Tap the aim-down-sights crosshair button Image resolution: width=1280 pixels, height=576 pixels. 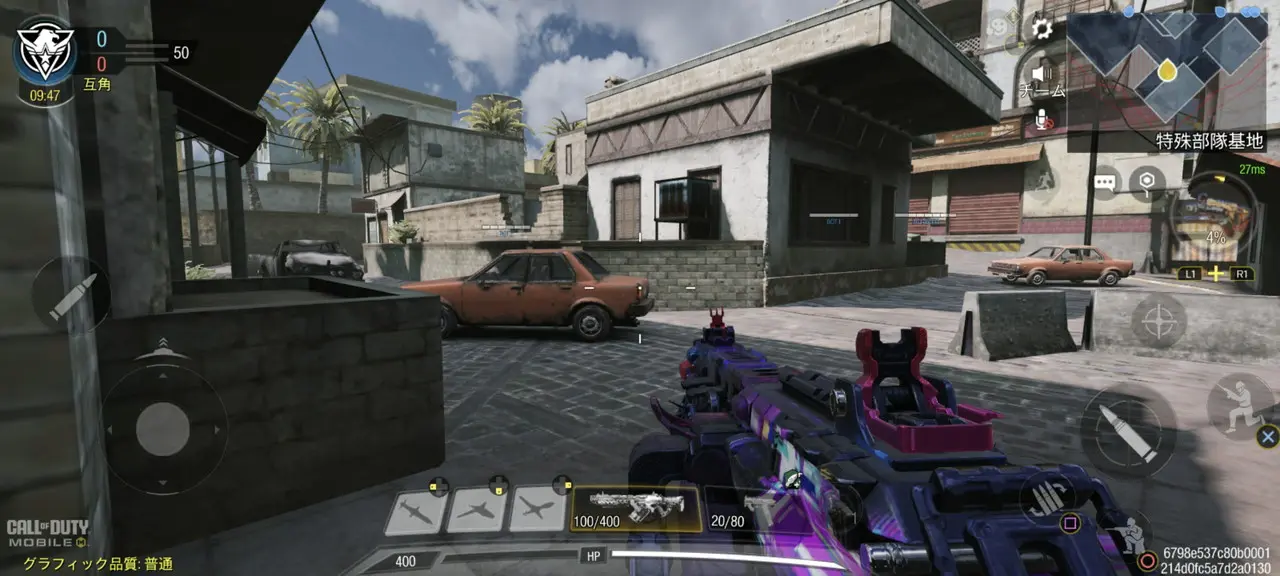coord(1158,321)
